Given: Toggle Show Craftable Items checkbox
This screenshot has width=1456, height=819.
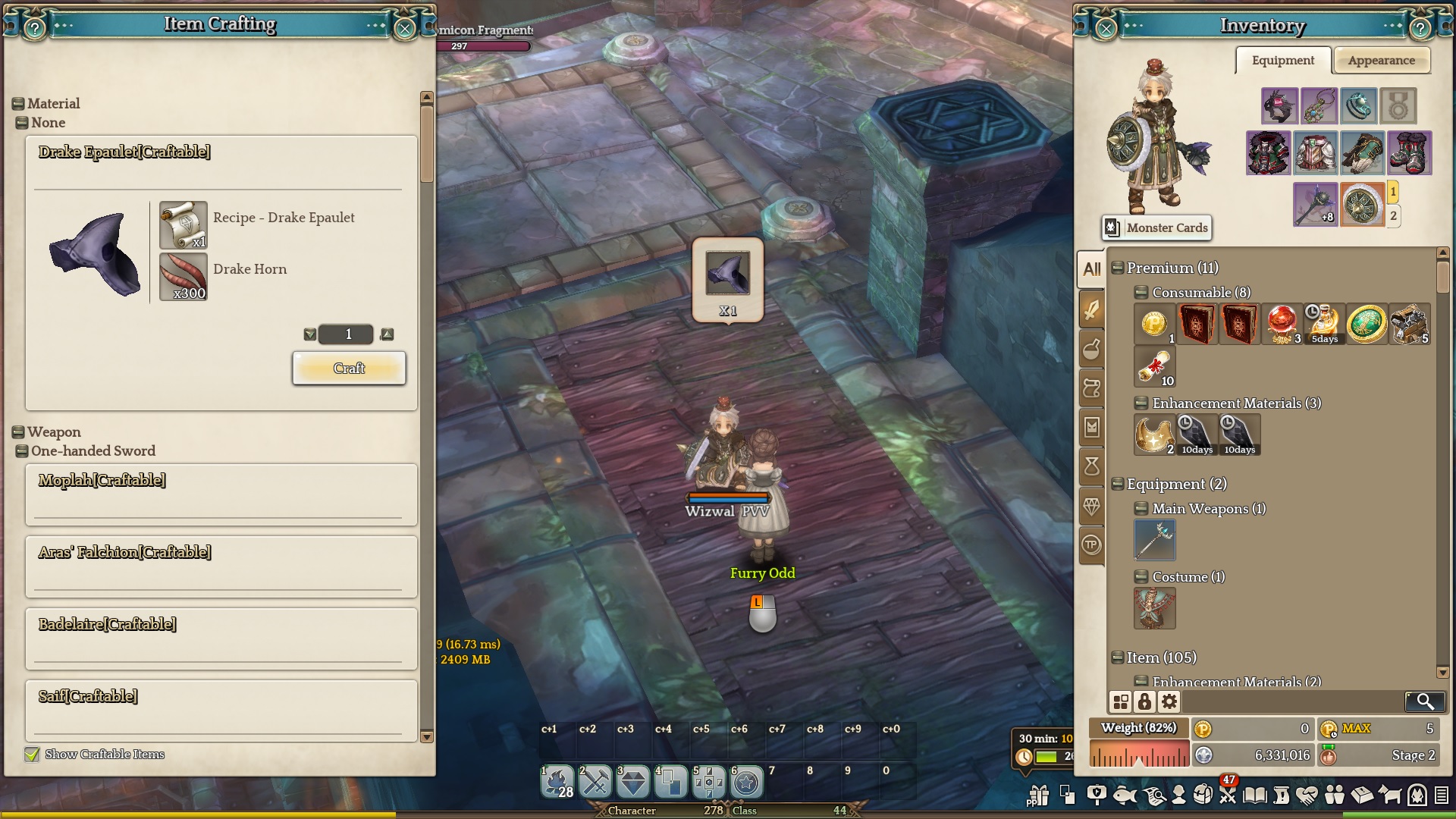Looking at the screenshot, I should pyautogui.click(x=32, y=755).
